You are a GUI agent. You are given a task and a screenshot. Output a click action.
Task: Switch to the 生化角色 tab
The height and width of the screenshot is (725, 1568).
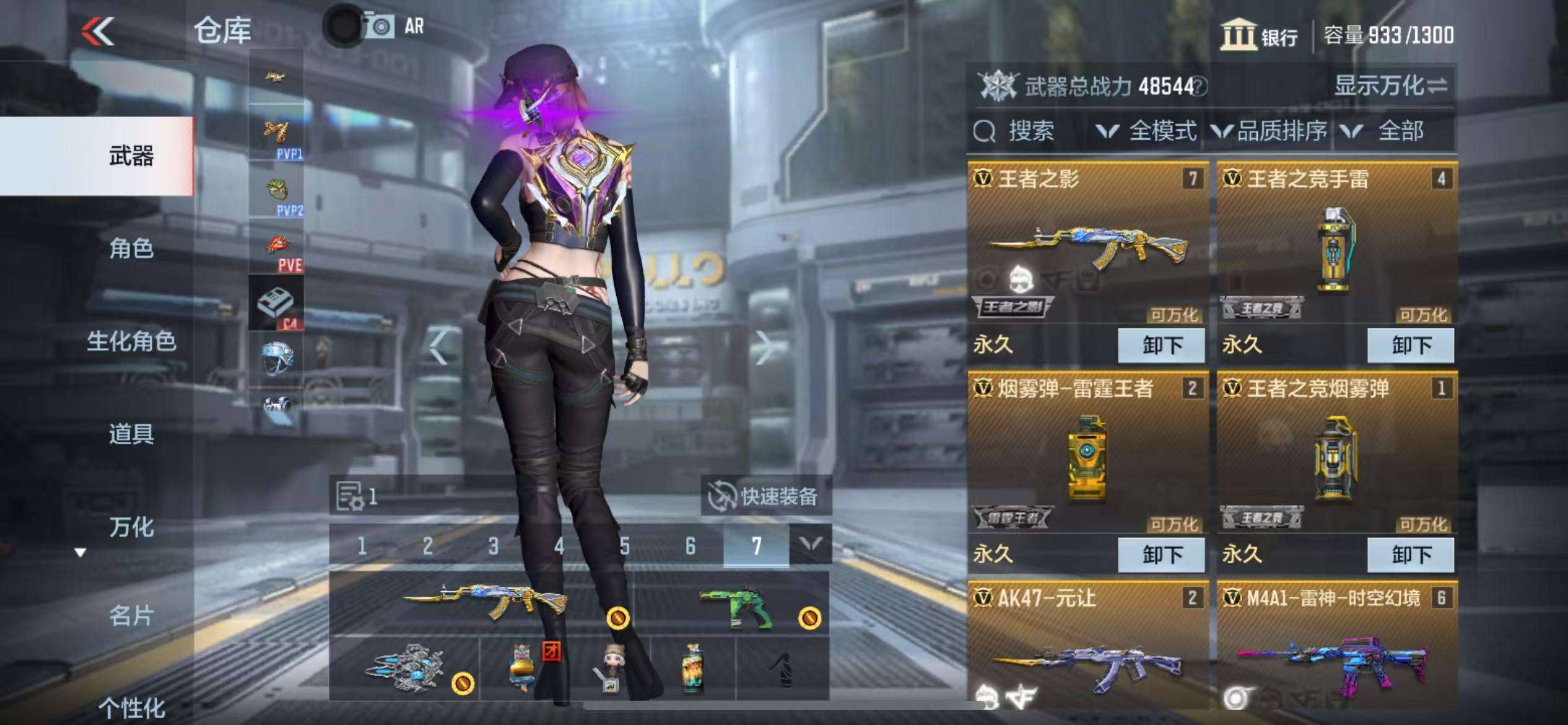point(131,341)
